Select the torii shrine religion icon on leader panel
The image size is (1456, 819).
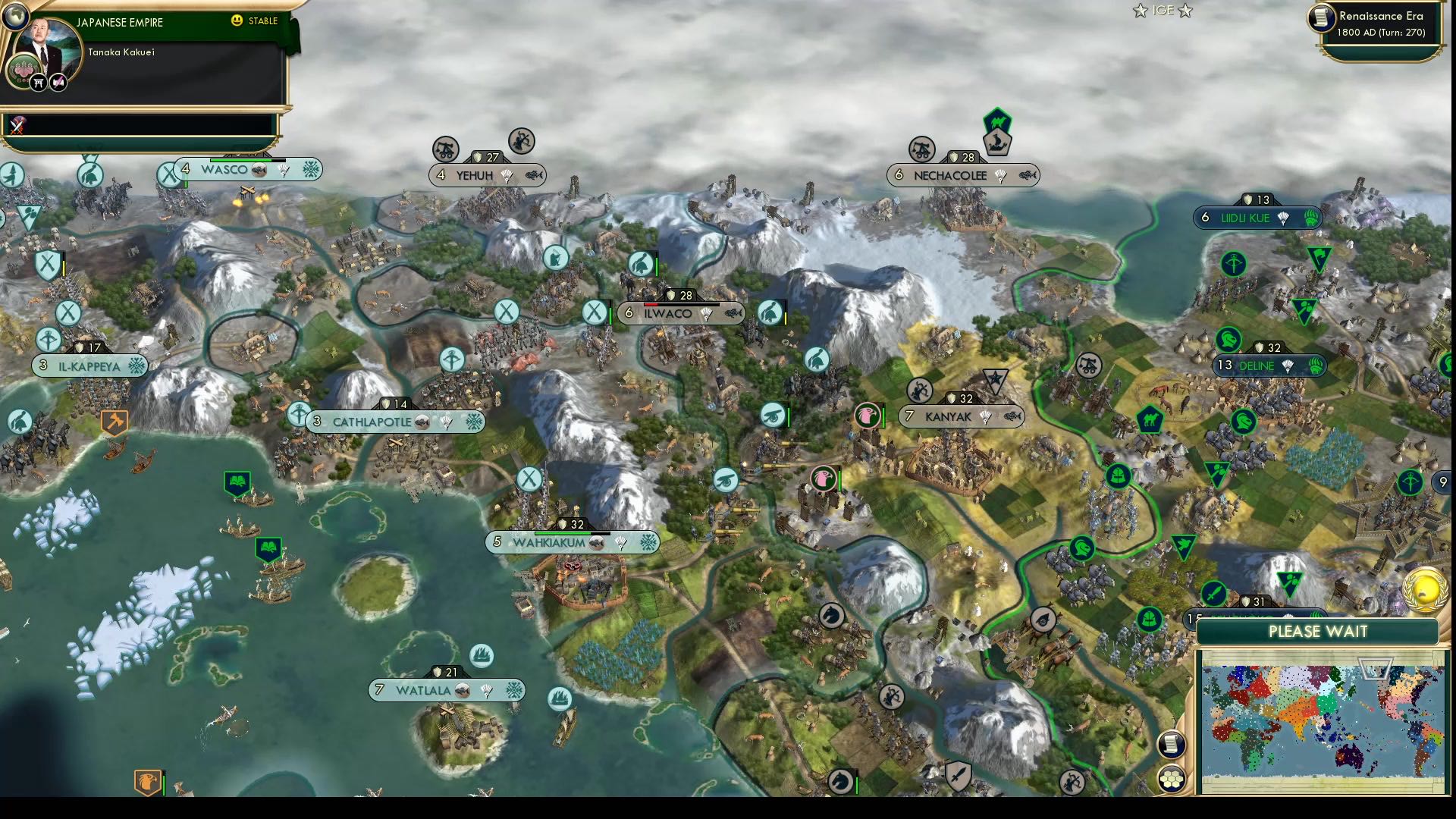[x=38, y=83]
